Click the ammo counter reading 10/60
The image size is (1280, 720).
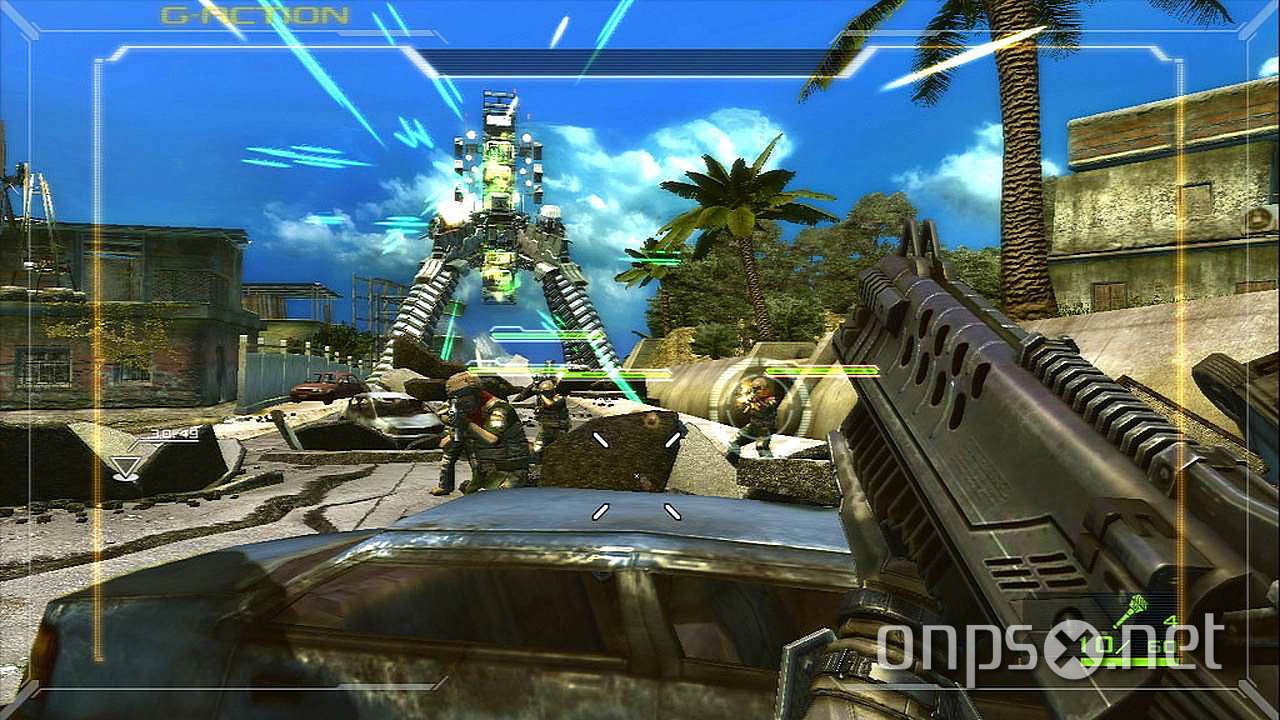(1128, 644)
